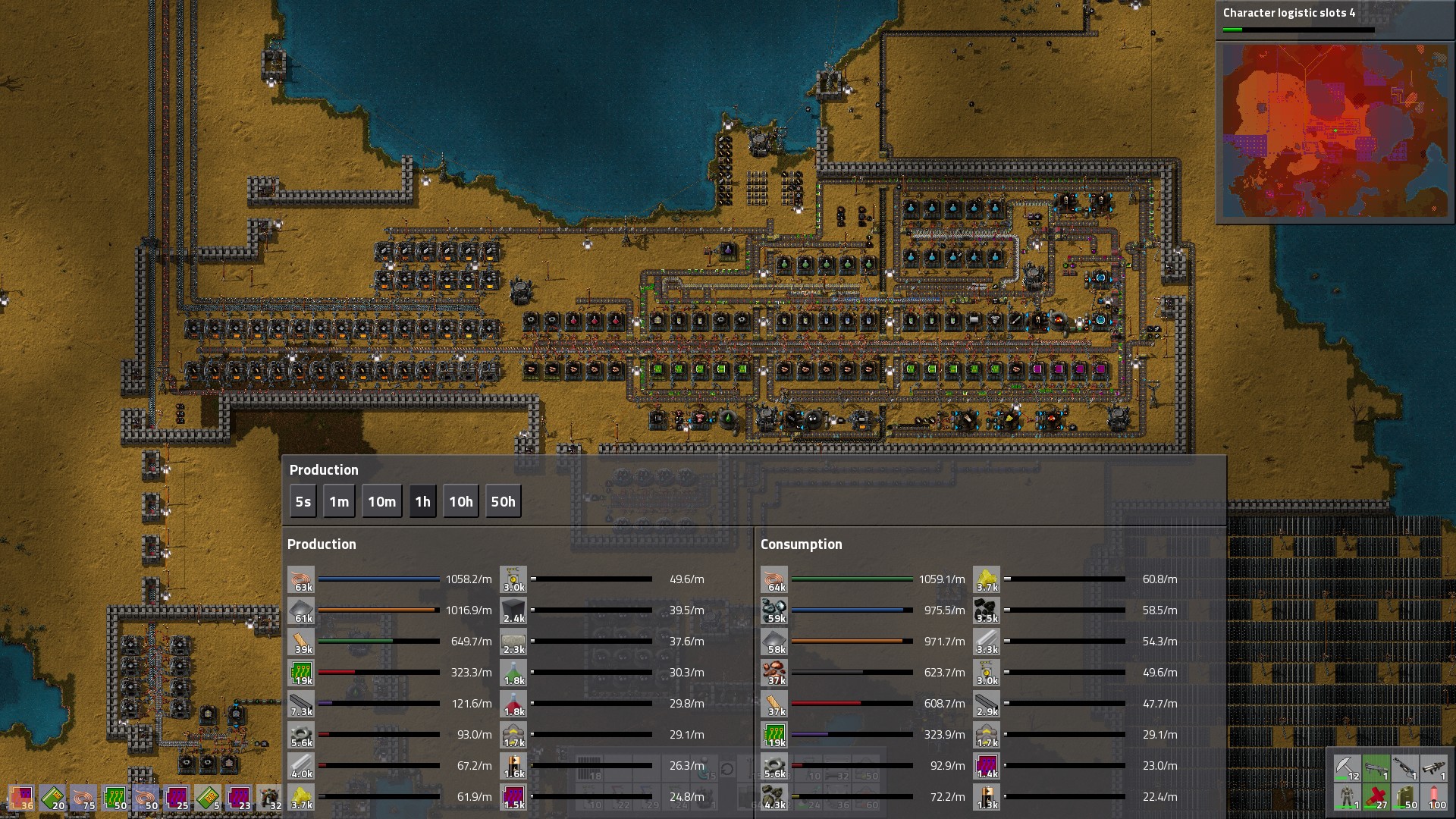Choose the flamethrower weapon slot
The image size is (1456, 819).
(1405, 768)
